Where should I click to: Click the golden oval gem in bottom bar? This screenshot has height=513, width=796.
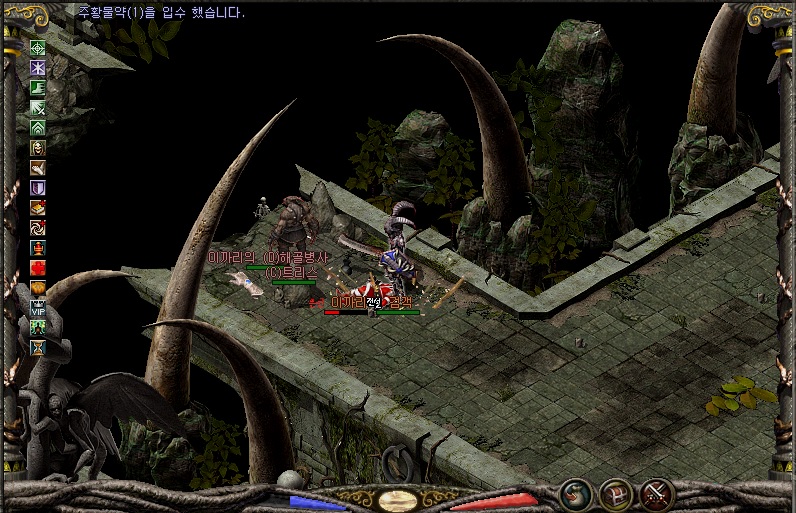(397, 499)
